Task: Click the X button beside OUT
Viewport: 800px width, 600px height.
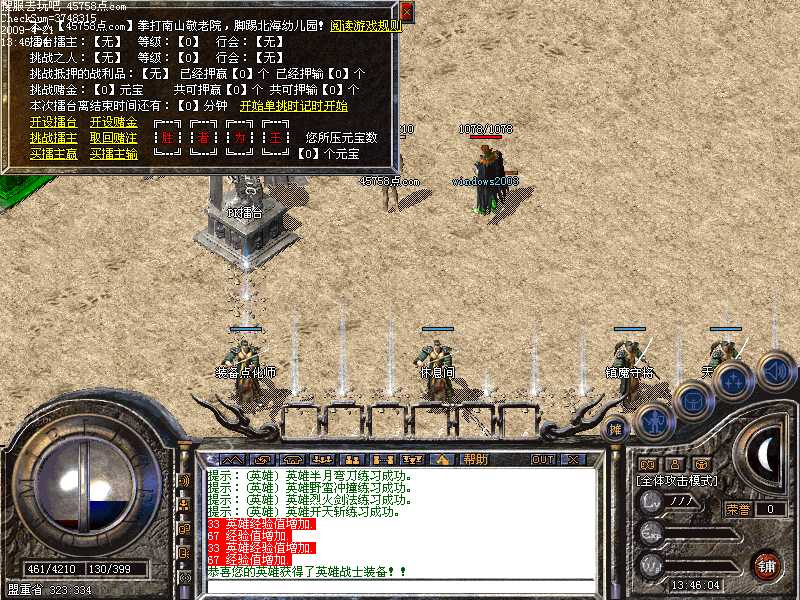Action: pos(572,459)
